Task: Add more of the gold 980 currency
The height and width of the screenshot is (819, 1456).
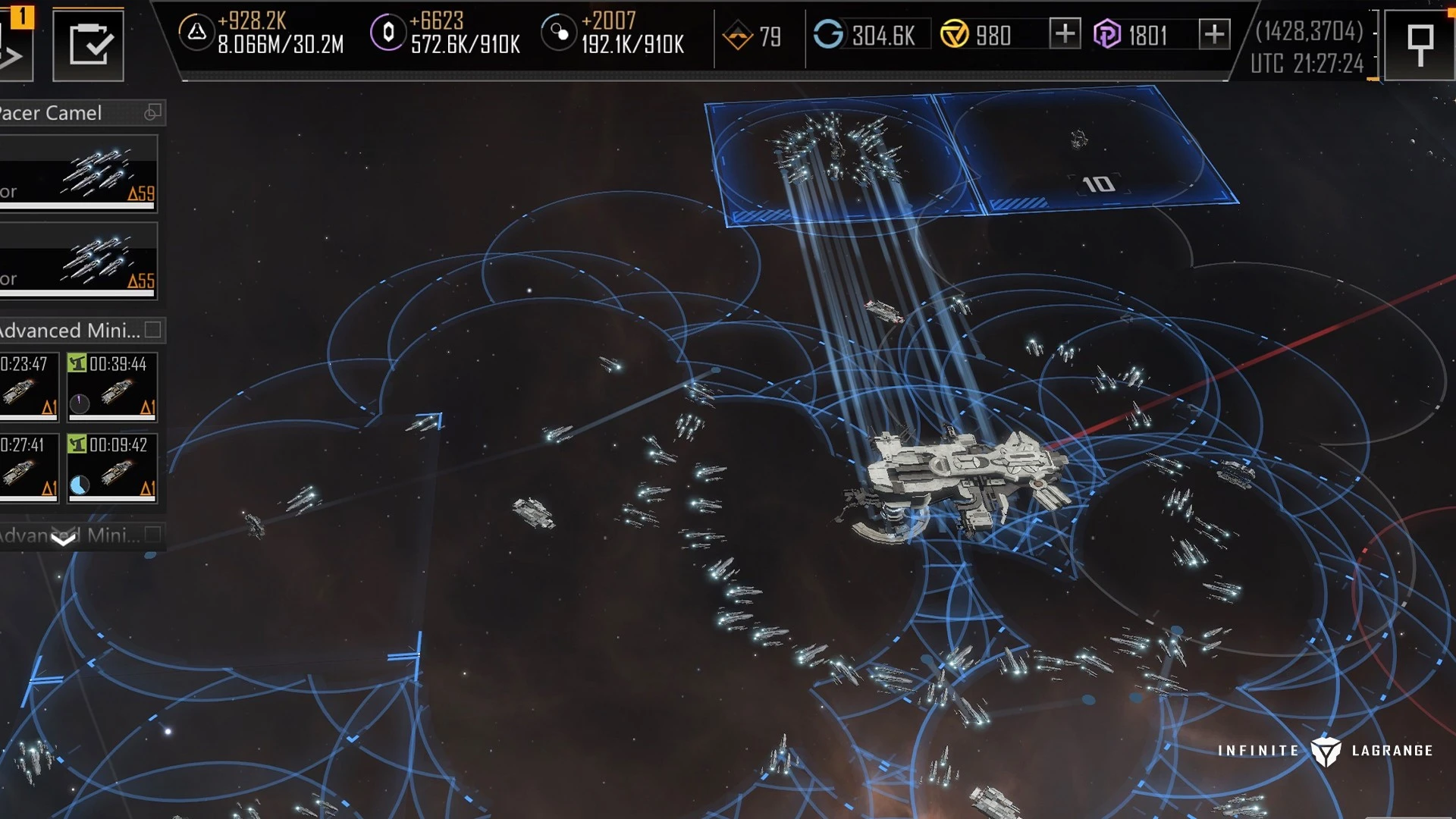Action: point(1065,34)
